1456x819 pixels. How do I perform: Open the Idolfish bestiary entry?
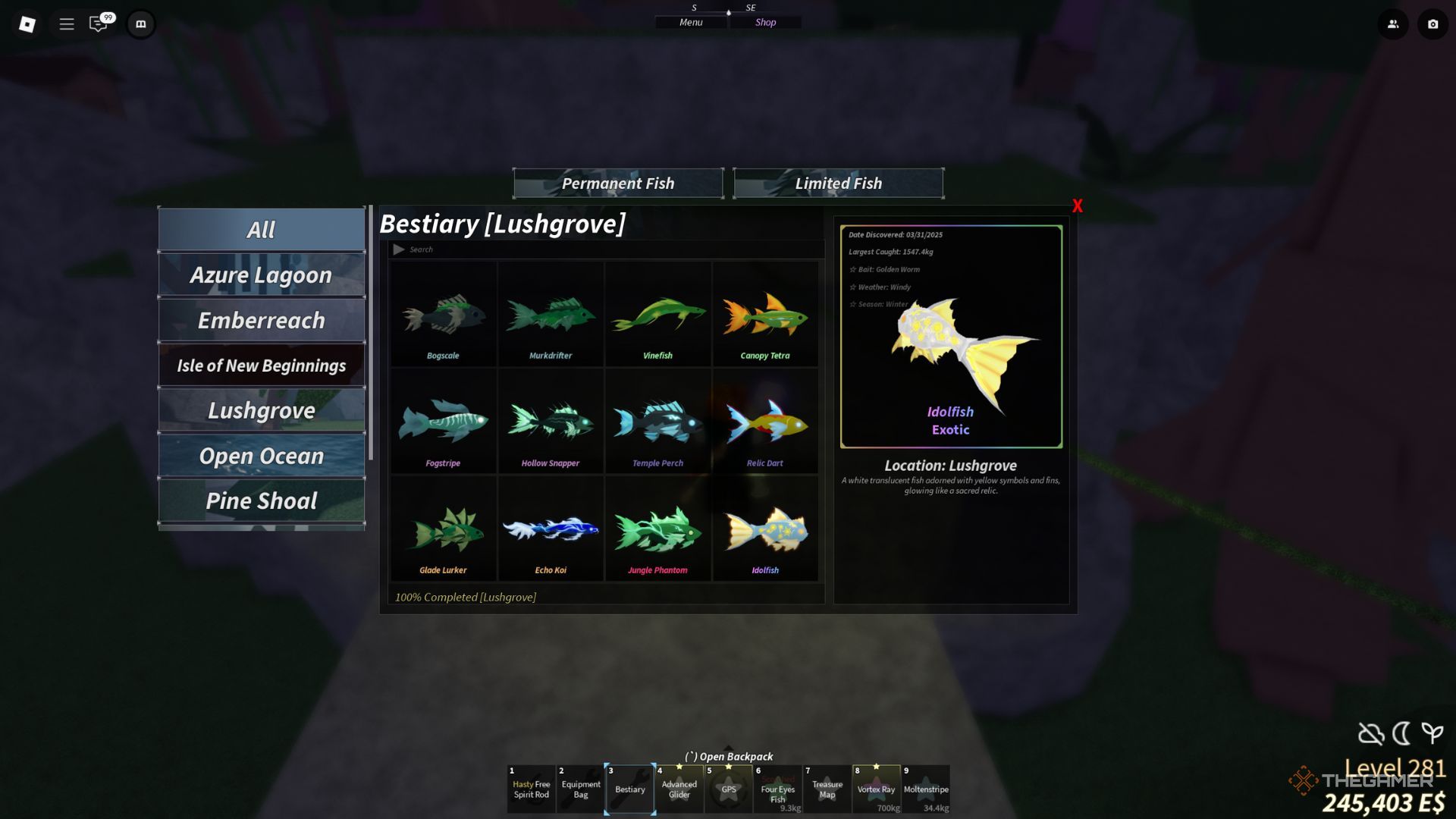[x=765, y=529]
